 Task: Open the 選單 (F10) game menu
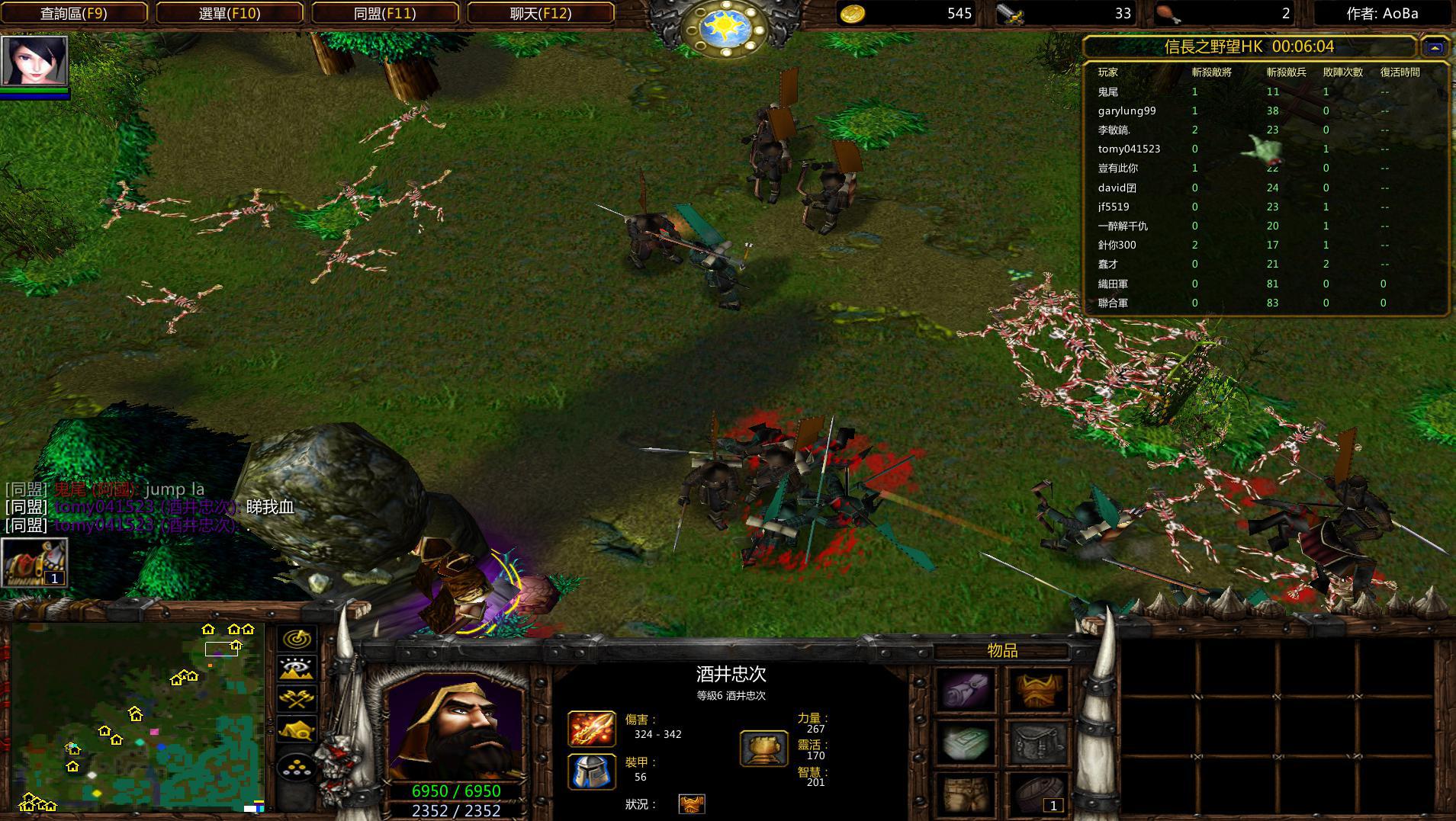coord(230,13)
